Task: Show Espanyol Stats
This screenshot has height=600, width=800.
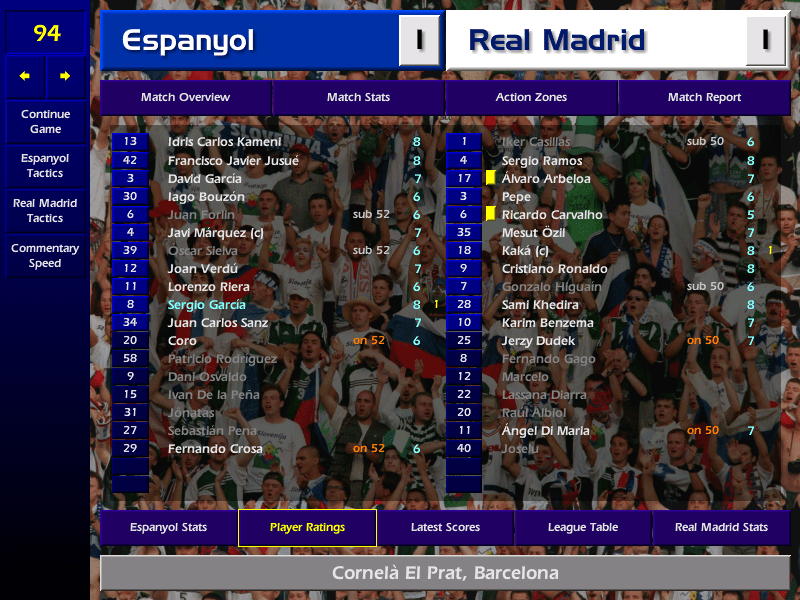Action: click(x=168, y=527)
